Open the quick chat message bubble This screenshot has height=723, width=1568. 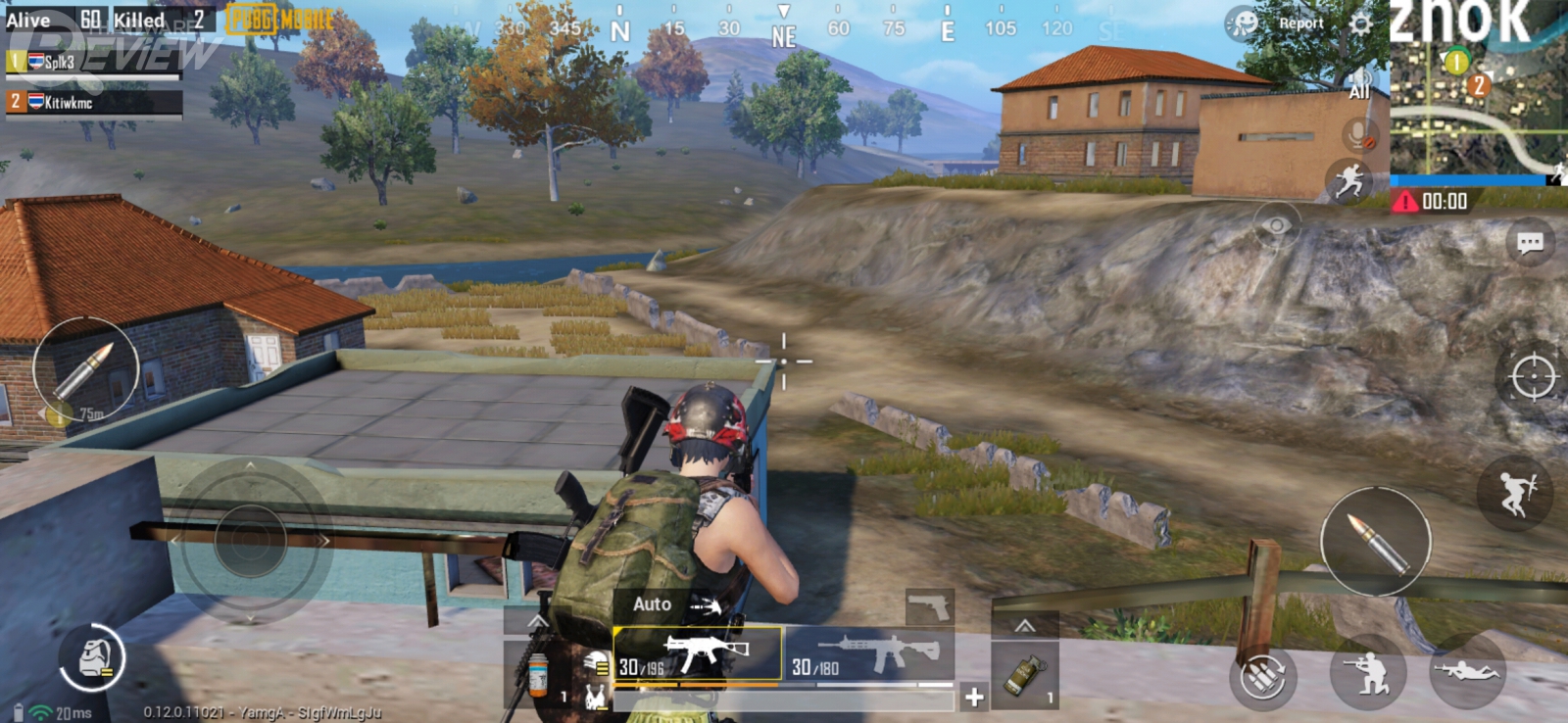pos(1530,242)
